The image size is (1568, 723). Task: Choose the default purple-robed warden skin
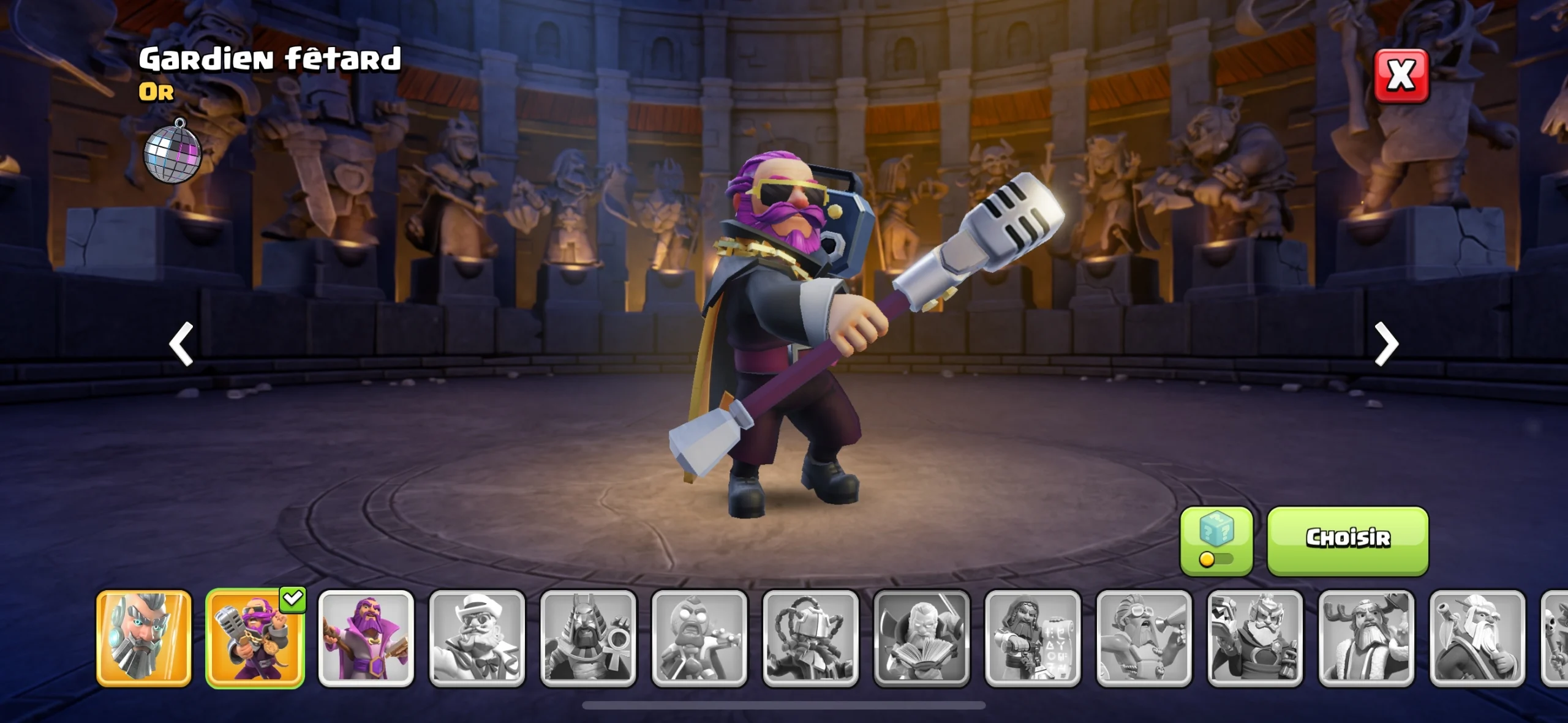pos(366,637)
